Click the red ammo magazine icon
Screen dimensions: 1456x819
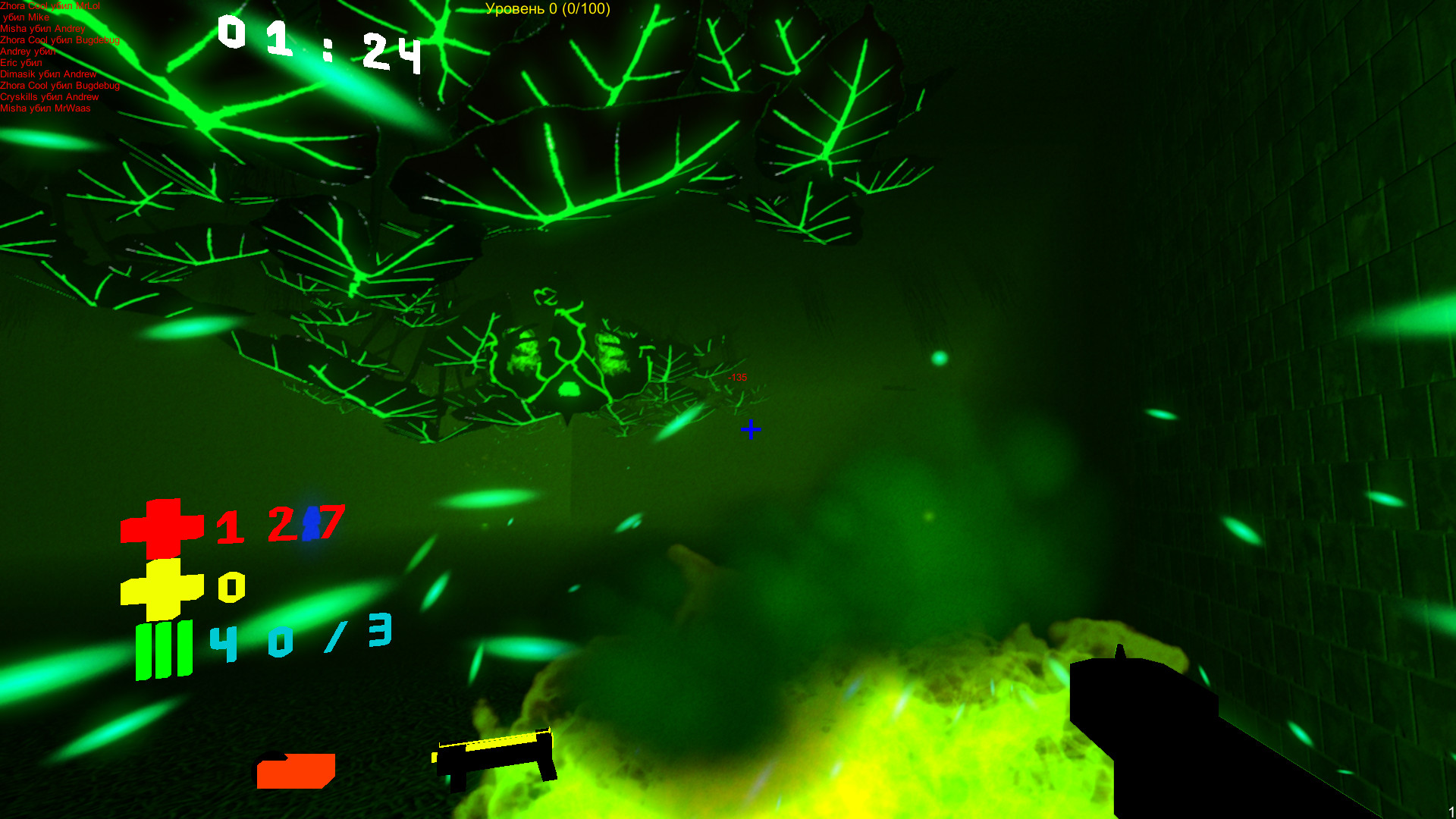pyautogui.click(x=296, y=770)
